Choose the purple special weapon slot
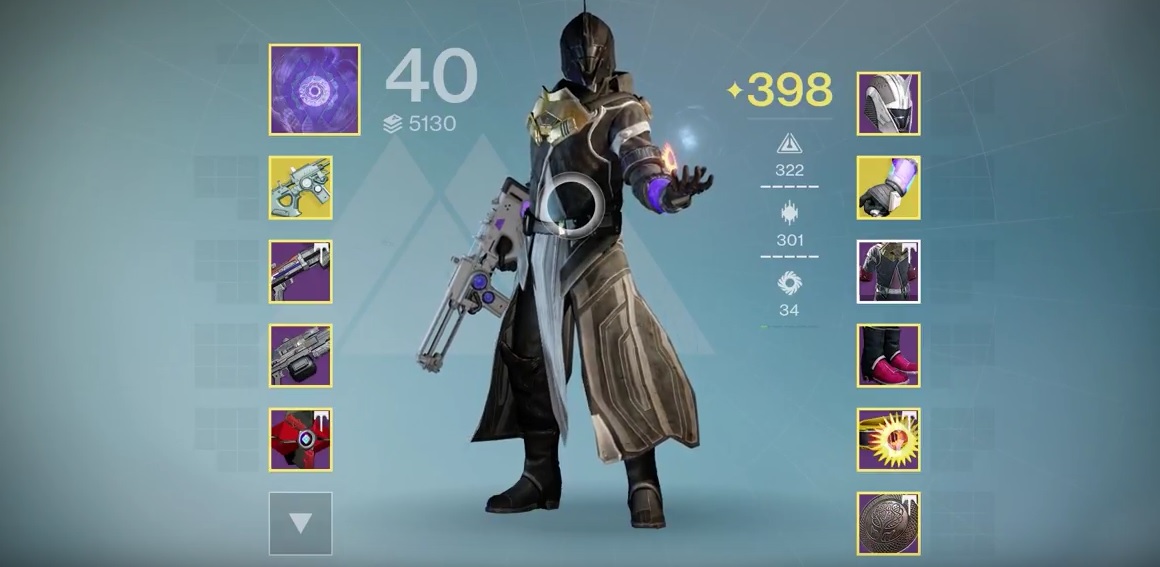 coord(300,271)
